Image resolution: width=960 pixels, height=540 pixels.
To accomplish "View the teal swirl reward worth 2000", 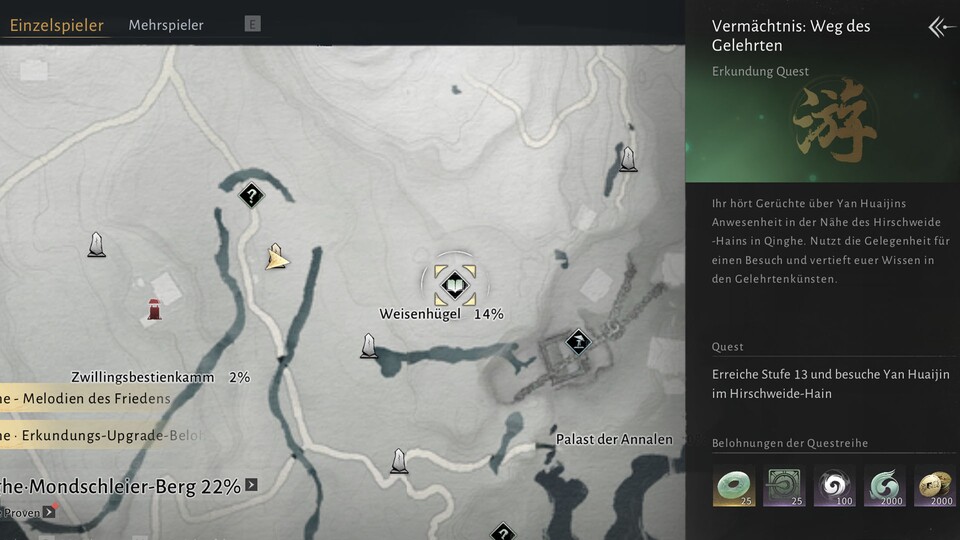I will click(885, 485).
